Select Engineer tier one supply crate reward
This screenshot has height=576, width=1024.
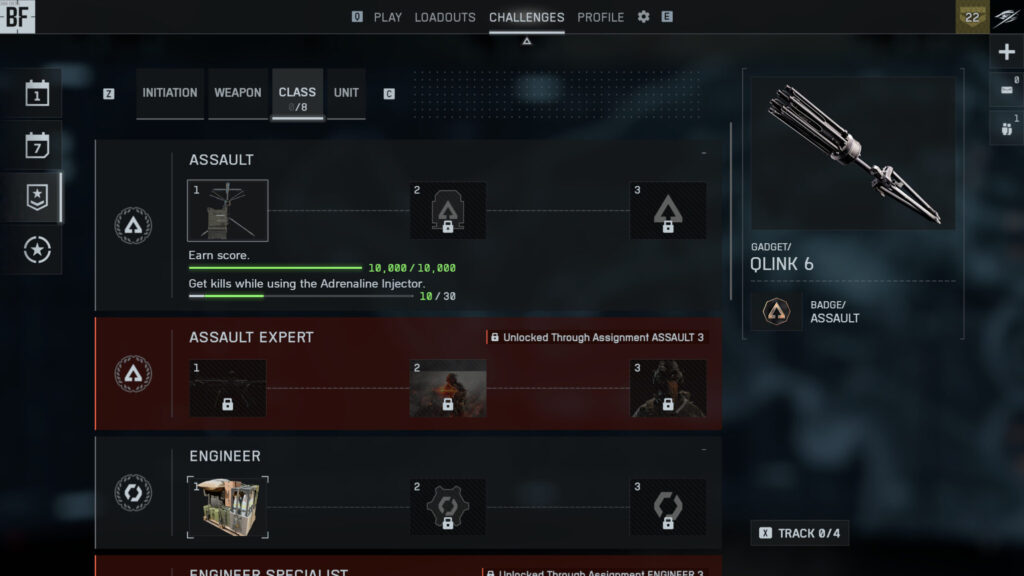coord(228,507)
